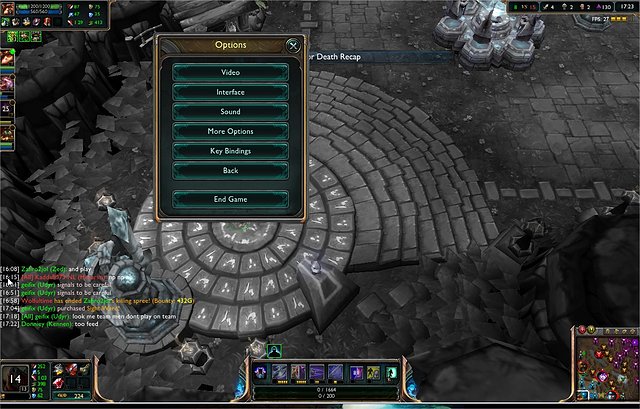Close the Options window with the X
The height and width of the screenshot is (409, 640).
[293, 45]
